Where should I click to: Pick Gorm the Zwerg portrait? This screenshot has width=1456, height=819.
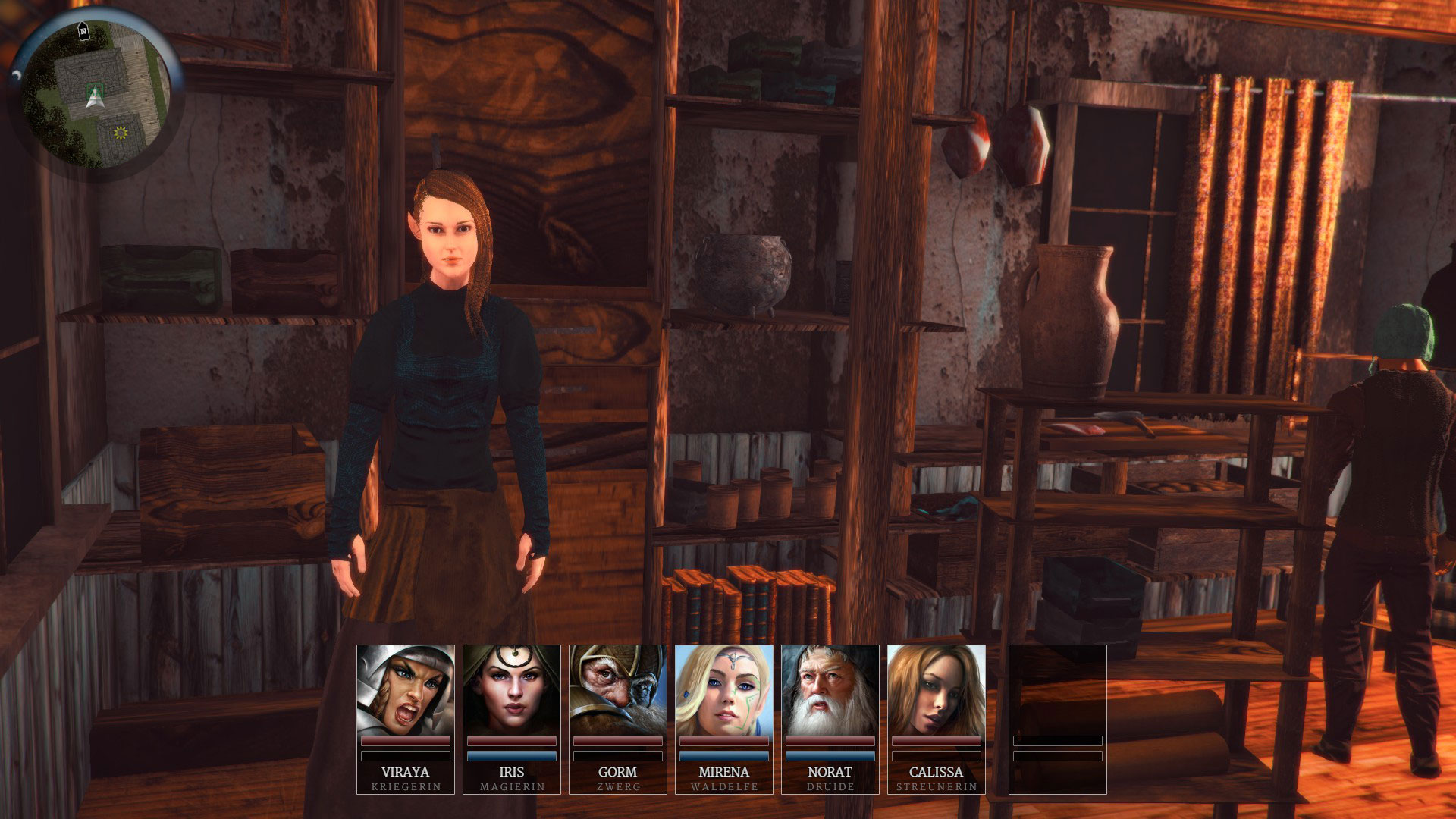tap(618, 691)
